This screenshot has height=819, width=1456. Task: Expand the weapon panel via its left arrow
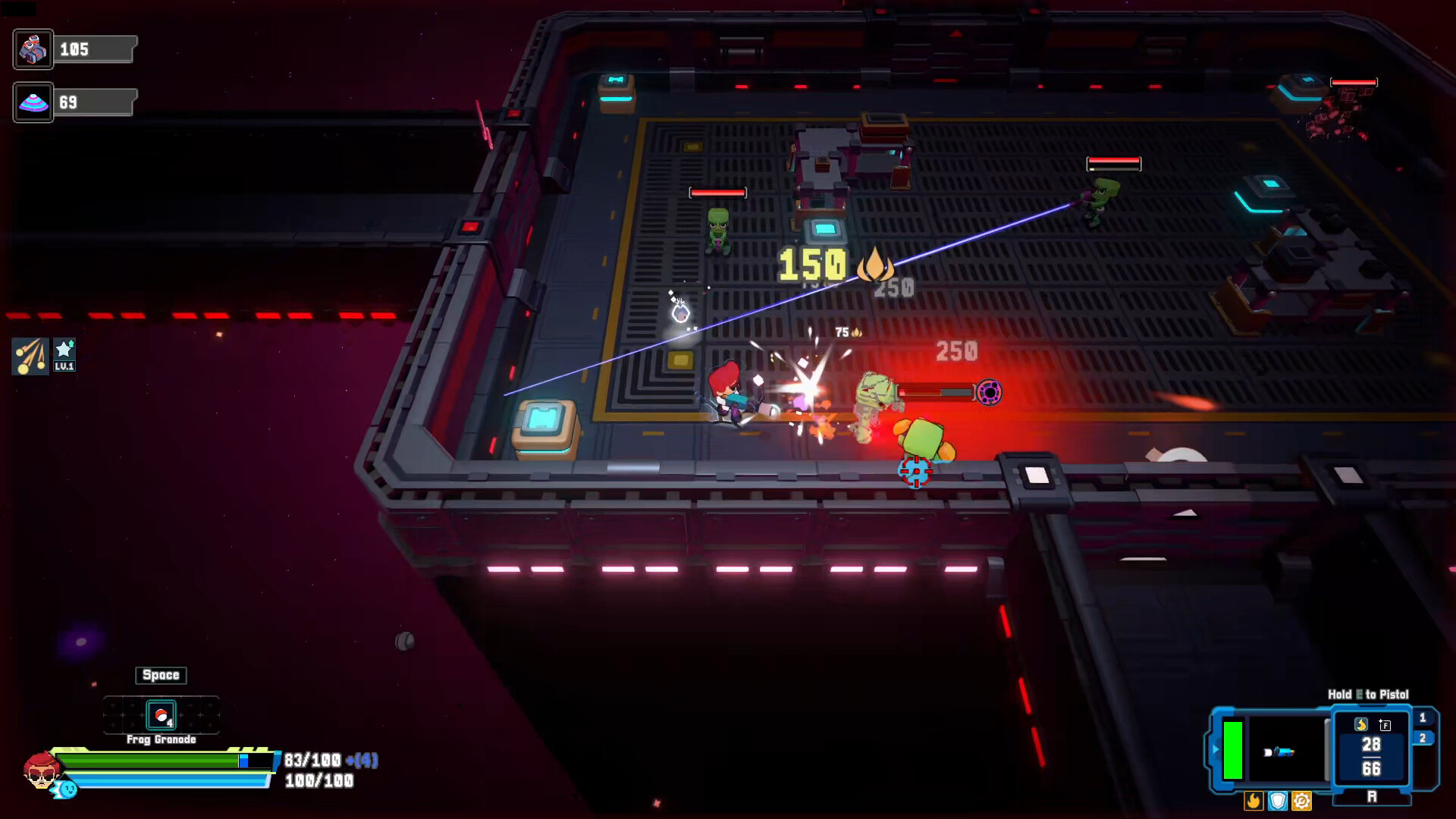(x=1216, y=749)
